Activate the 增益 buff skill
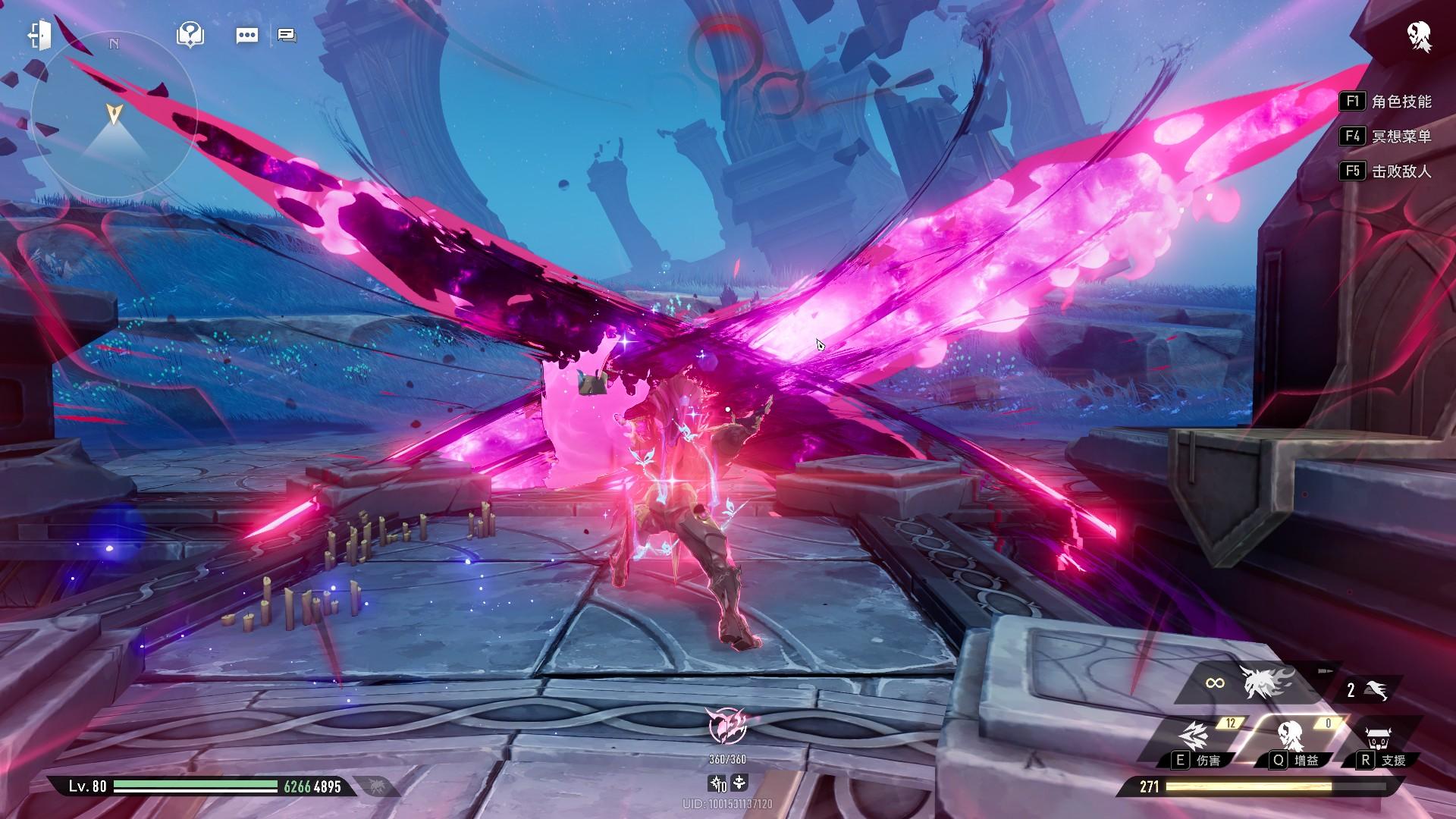This screenshot has width=1456, height=819. pyautogui.click(x=1292, y=739)
